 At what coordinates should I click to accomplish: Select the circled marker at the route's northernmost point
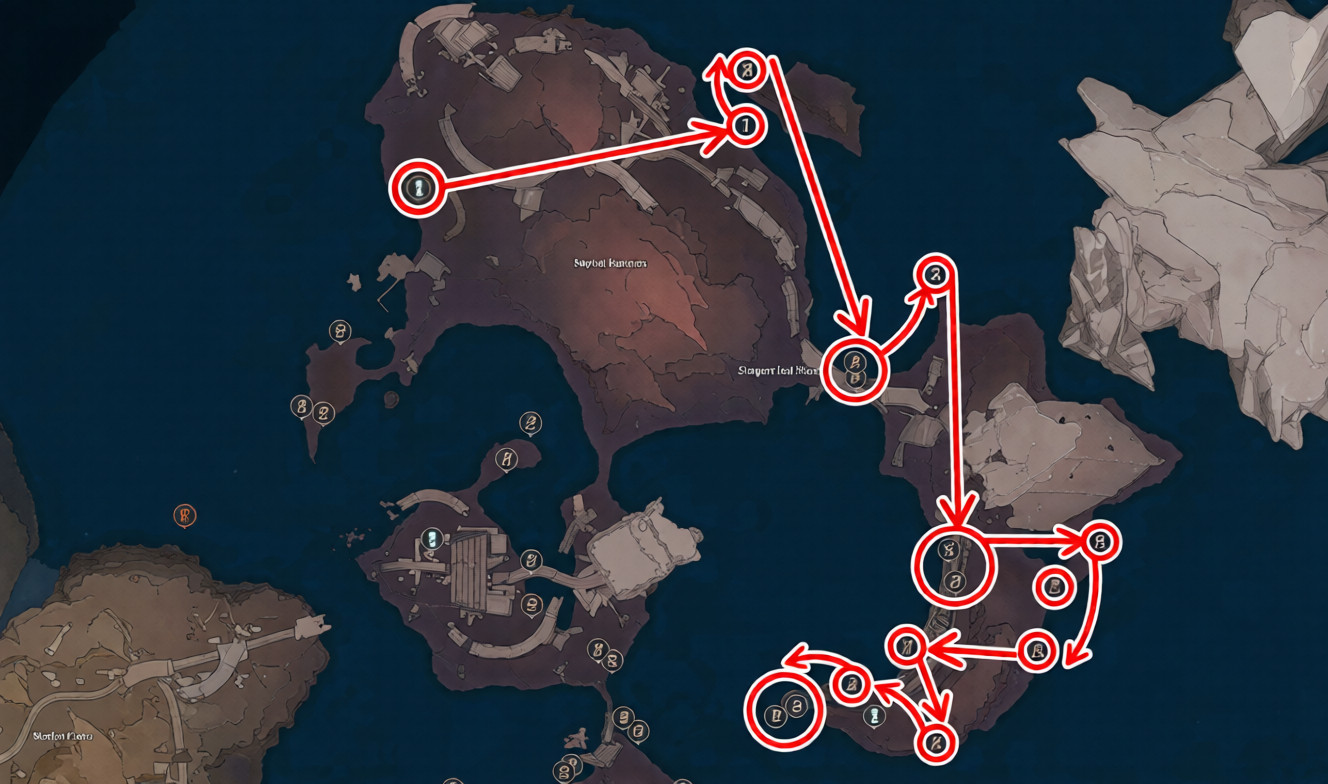point(747,70)
